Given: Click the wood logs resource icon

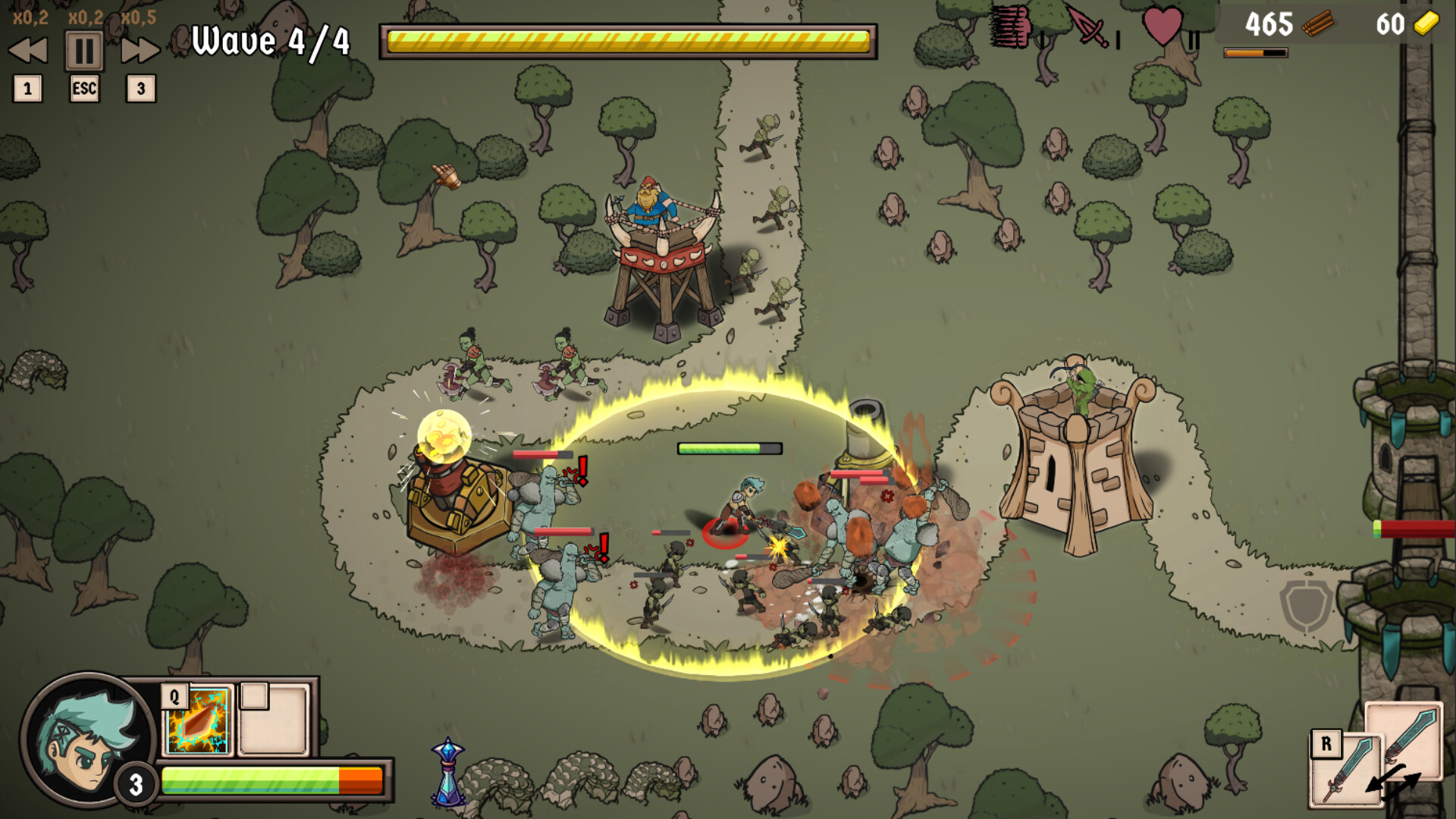Looking at the screenshot, I should pos(1319,24).
